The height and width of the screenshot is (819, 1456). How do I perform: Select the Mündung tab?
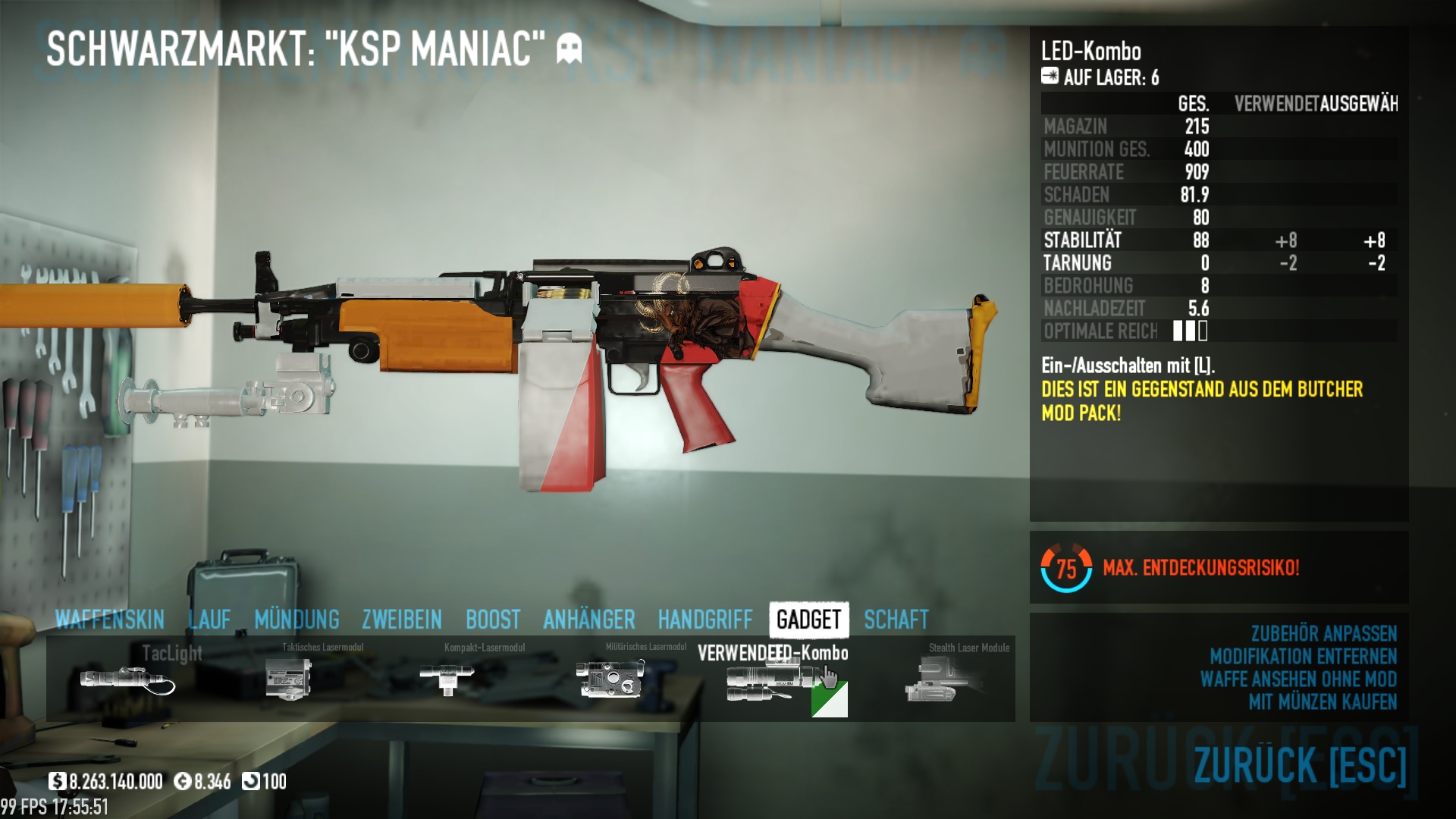[x=297, y=620]
